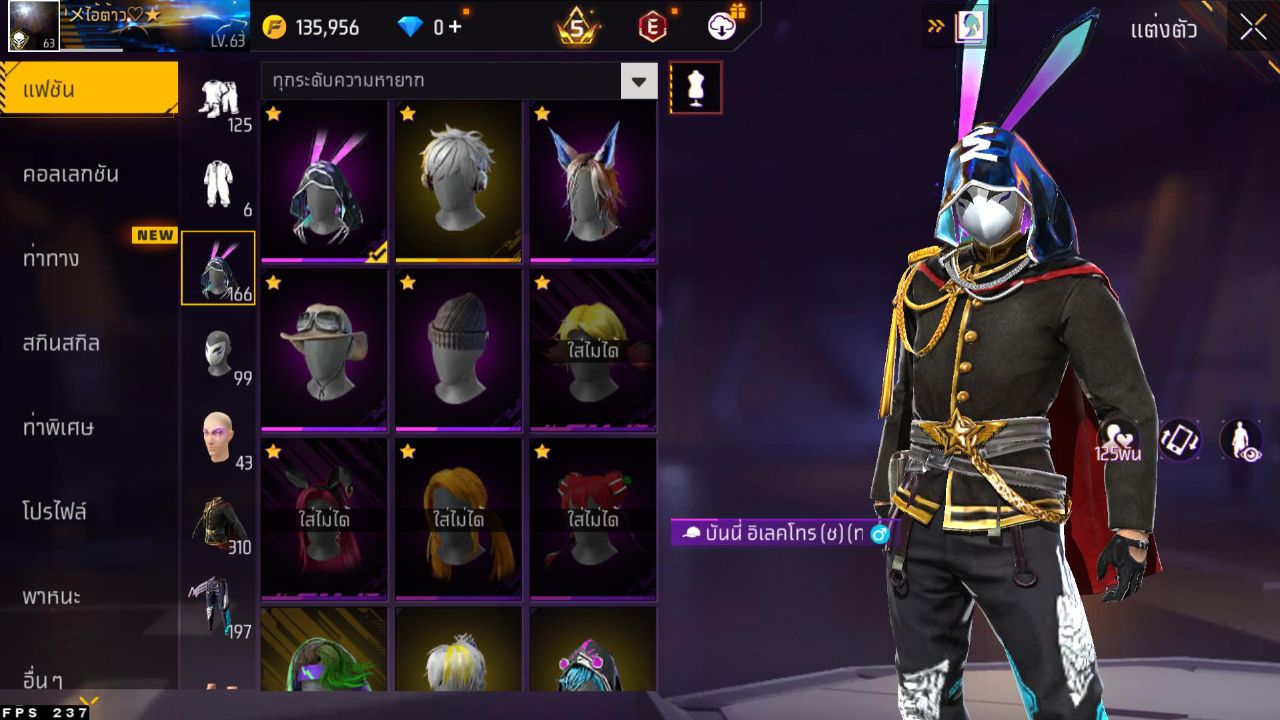
Task: Add diamonds with the plus button
Action: pyautogui.click(x=455, y=27)
